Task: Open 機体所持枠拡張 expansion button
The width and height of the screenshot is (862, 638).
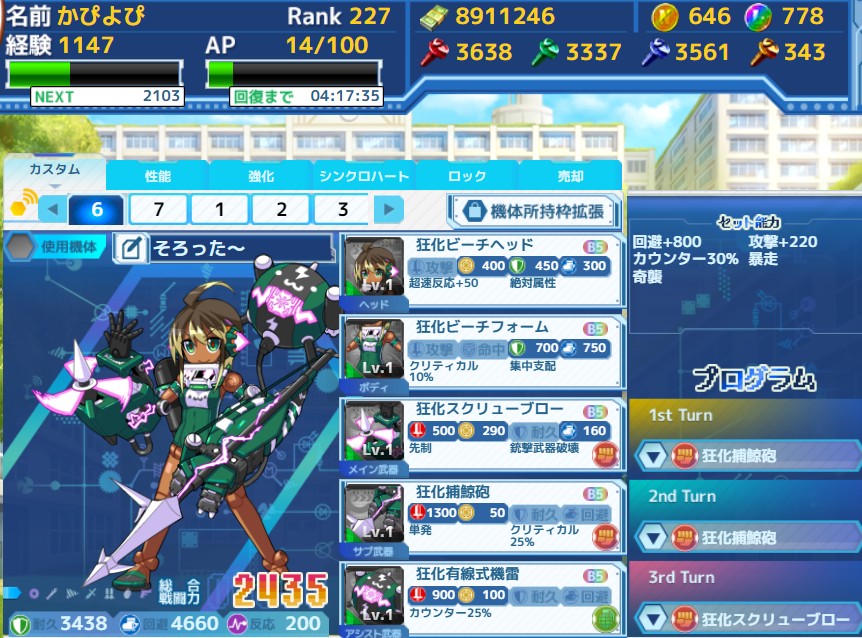Action: pos(533,211)
